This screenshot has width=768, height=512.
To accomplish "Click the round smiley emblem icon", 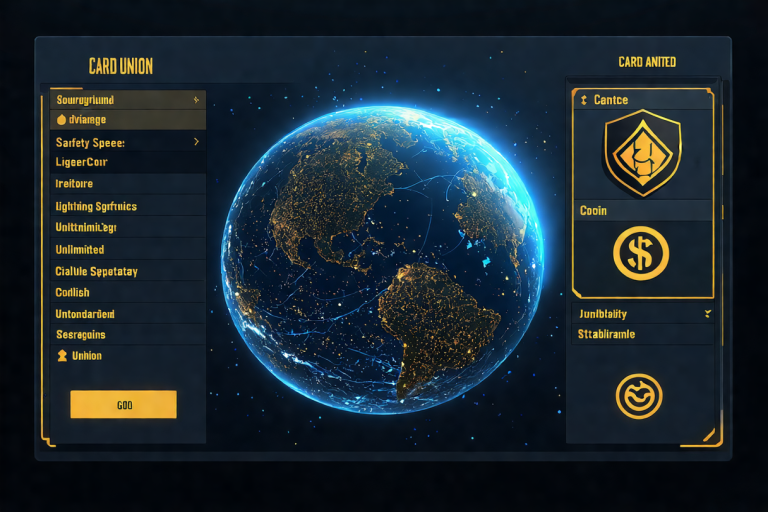I will (x=641, y=396).
